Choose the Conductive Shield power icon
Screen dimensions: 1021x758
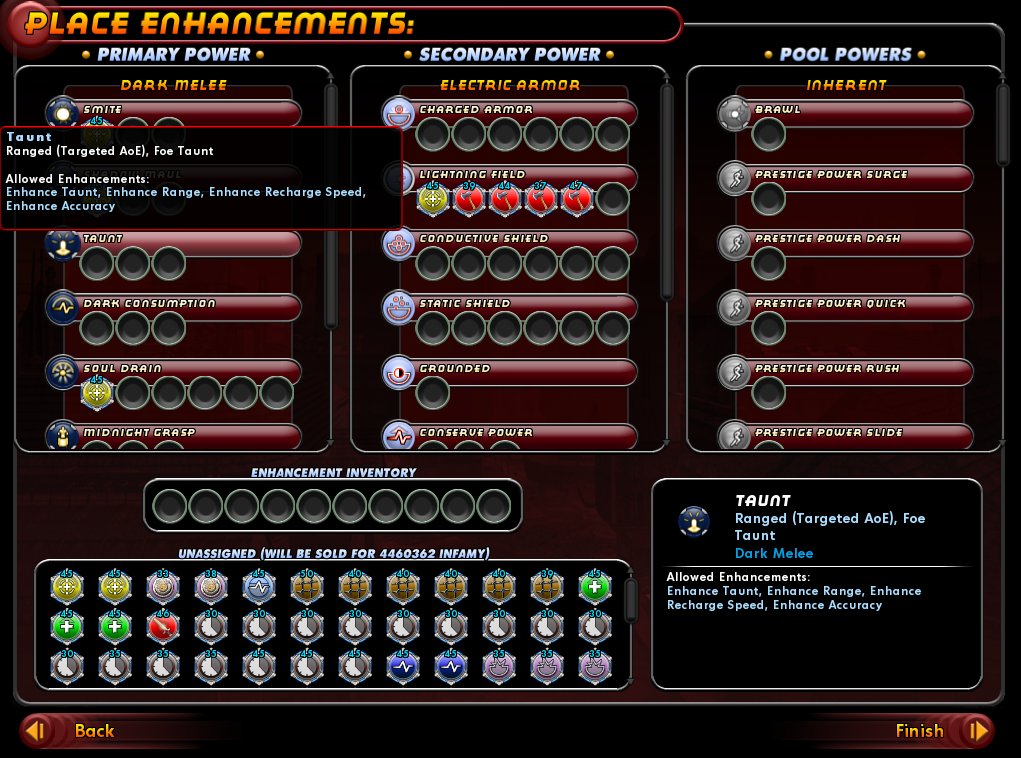point(399,244)
